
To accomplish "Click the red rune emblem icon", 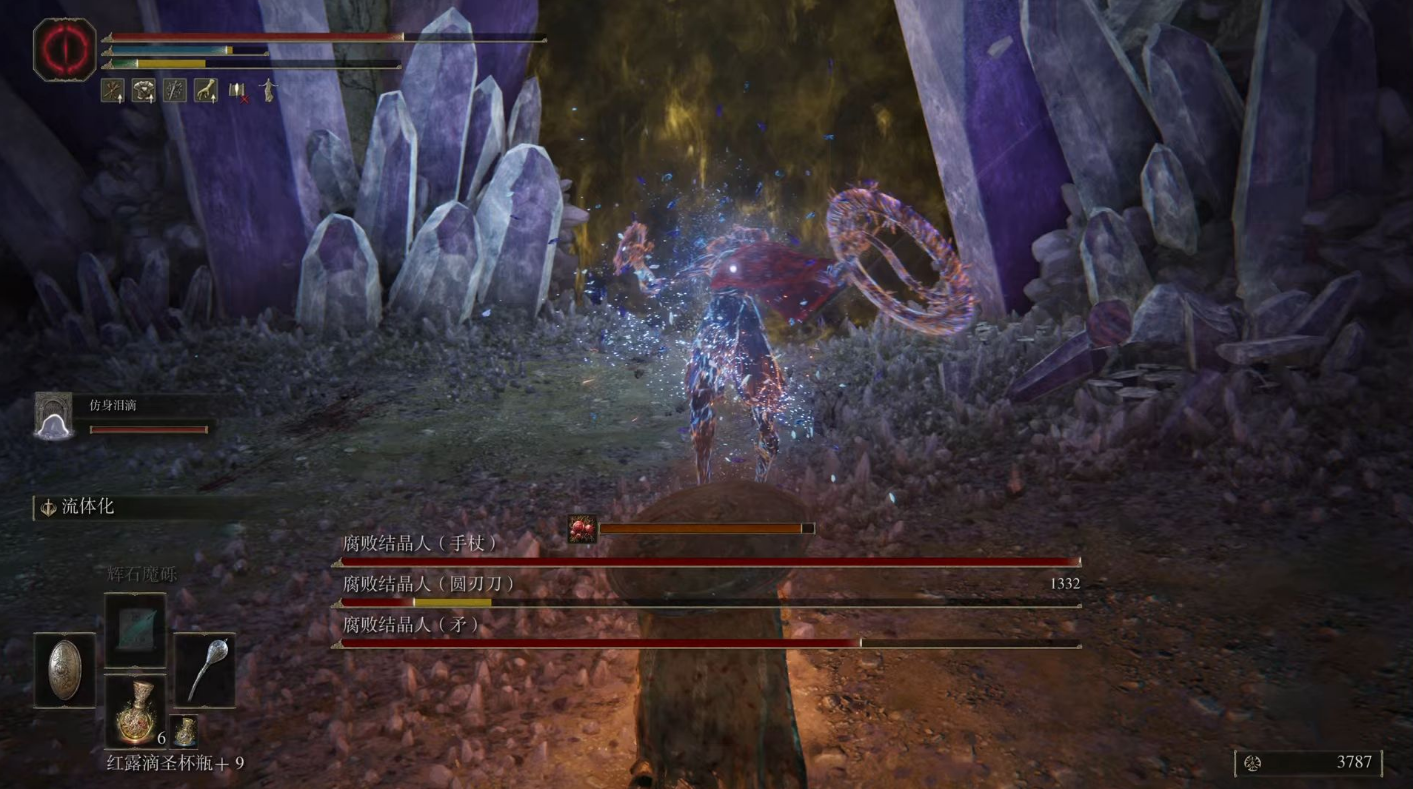I will pos(65,49).
